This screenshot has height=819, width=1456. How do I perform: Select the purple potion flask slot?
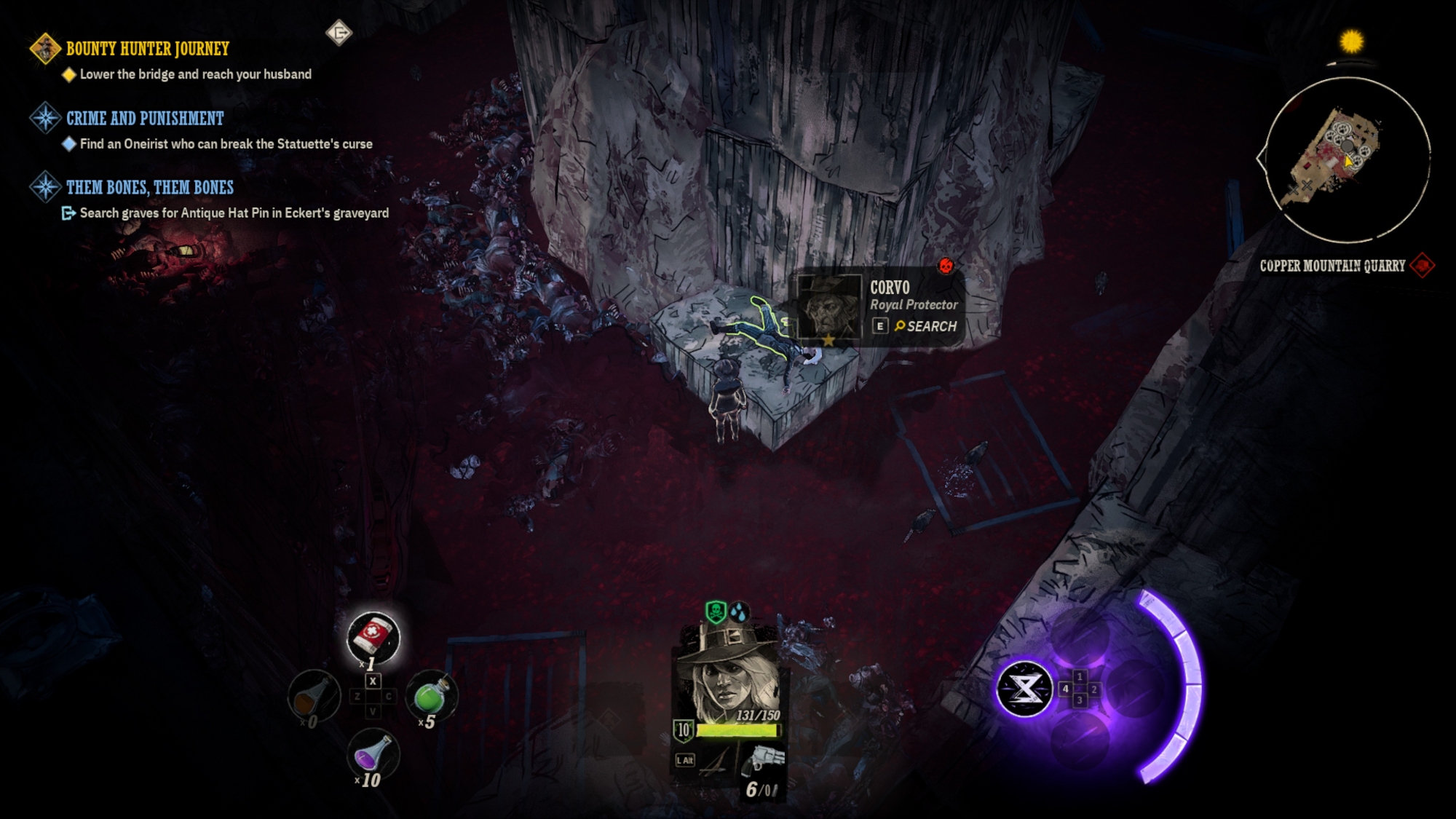(x=372, y=756)
